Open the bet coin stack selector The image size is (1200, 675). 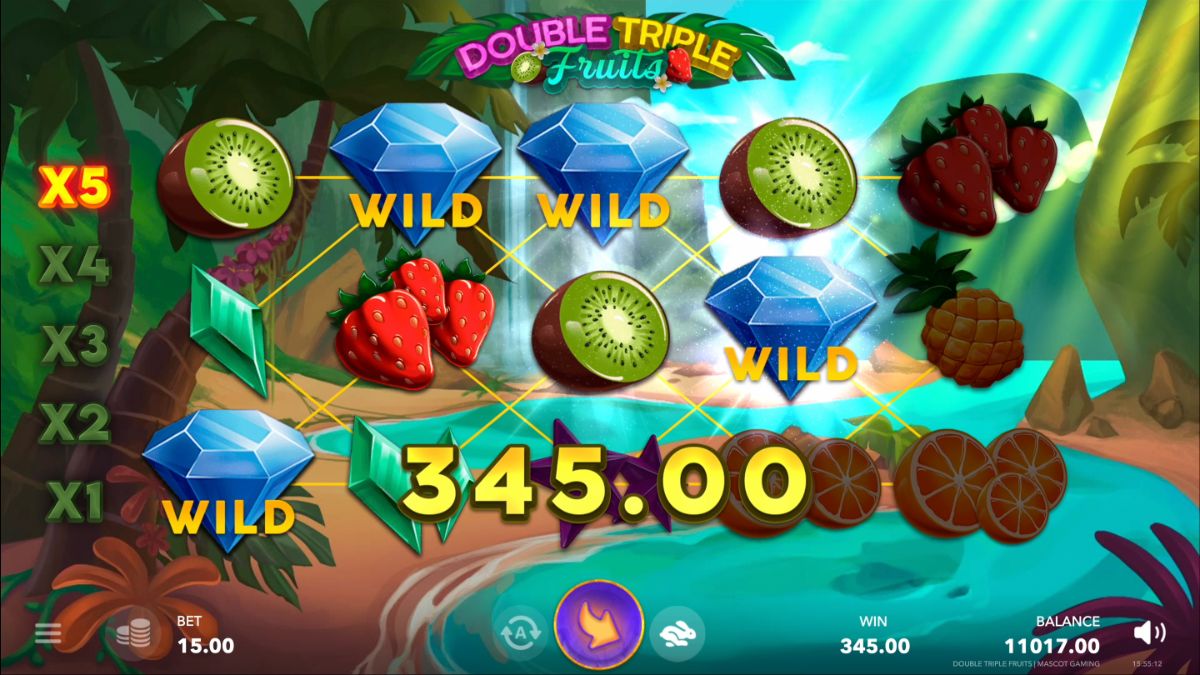click(134, 634)
